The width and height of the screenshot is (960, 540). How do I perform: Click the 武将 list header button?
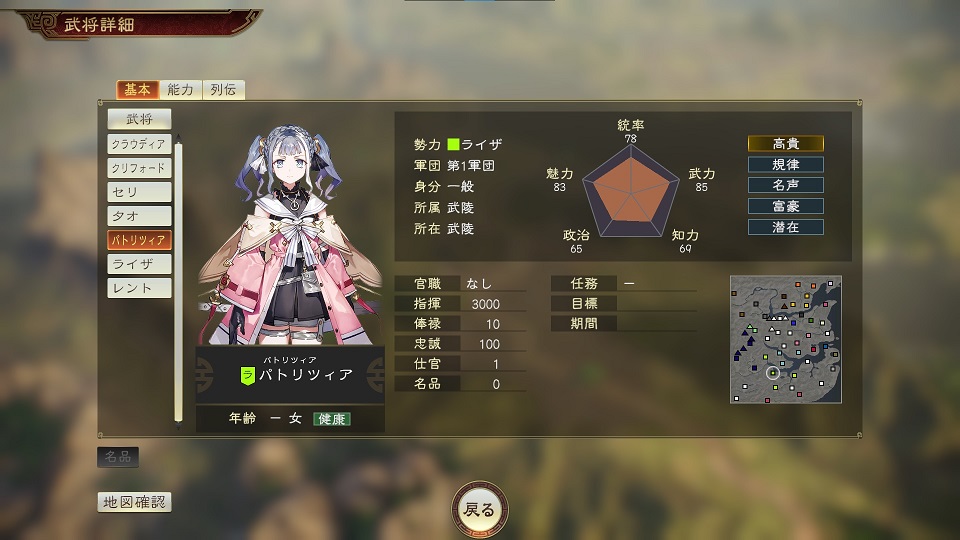tap(139, 119)
